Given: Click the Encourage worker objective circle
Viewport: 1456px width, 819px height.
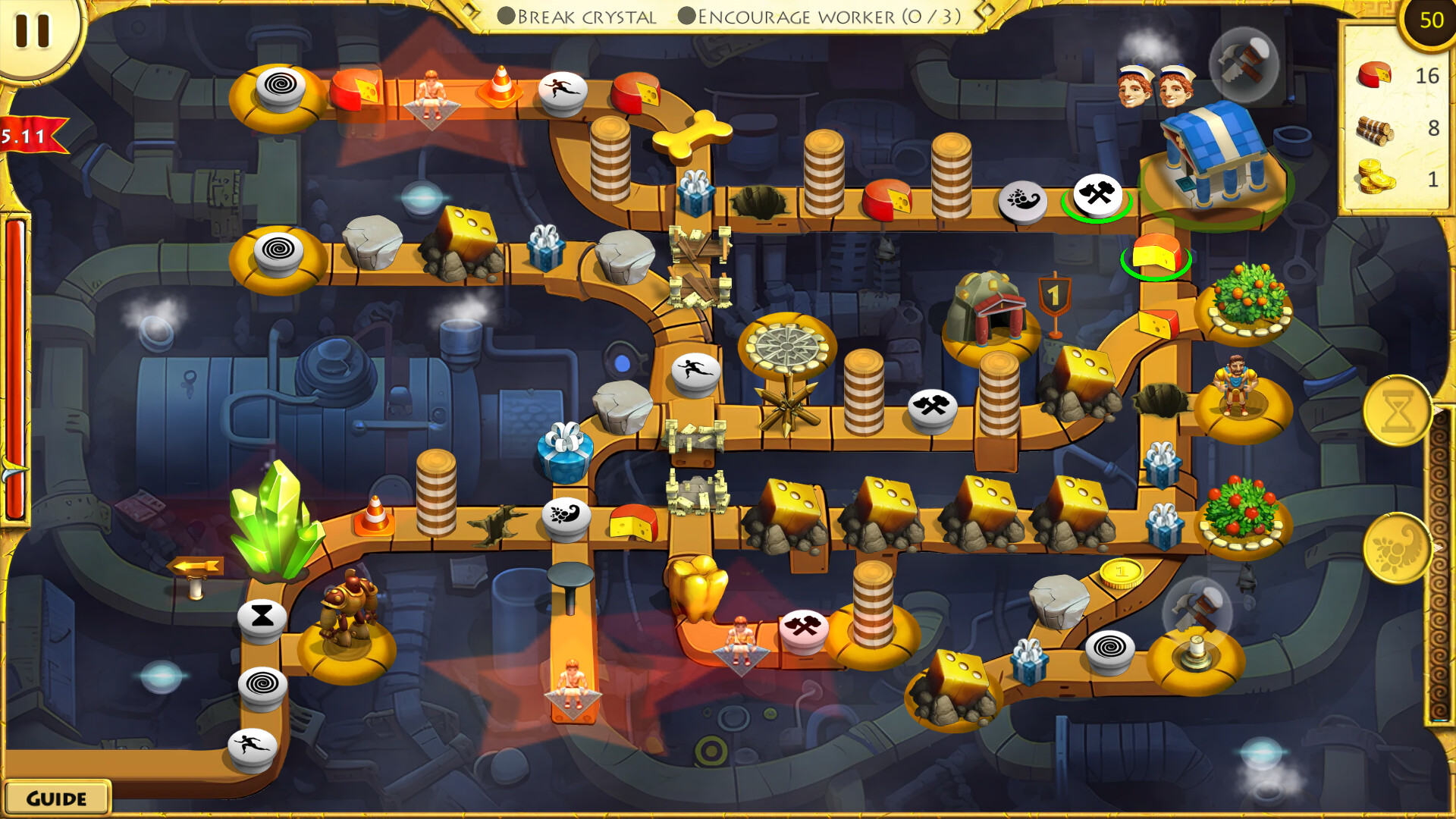Looking at the screenshot, I should [x=689, y=15].
